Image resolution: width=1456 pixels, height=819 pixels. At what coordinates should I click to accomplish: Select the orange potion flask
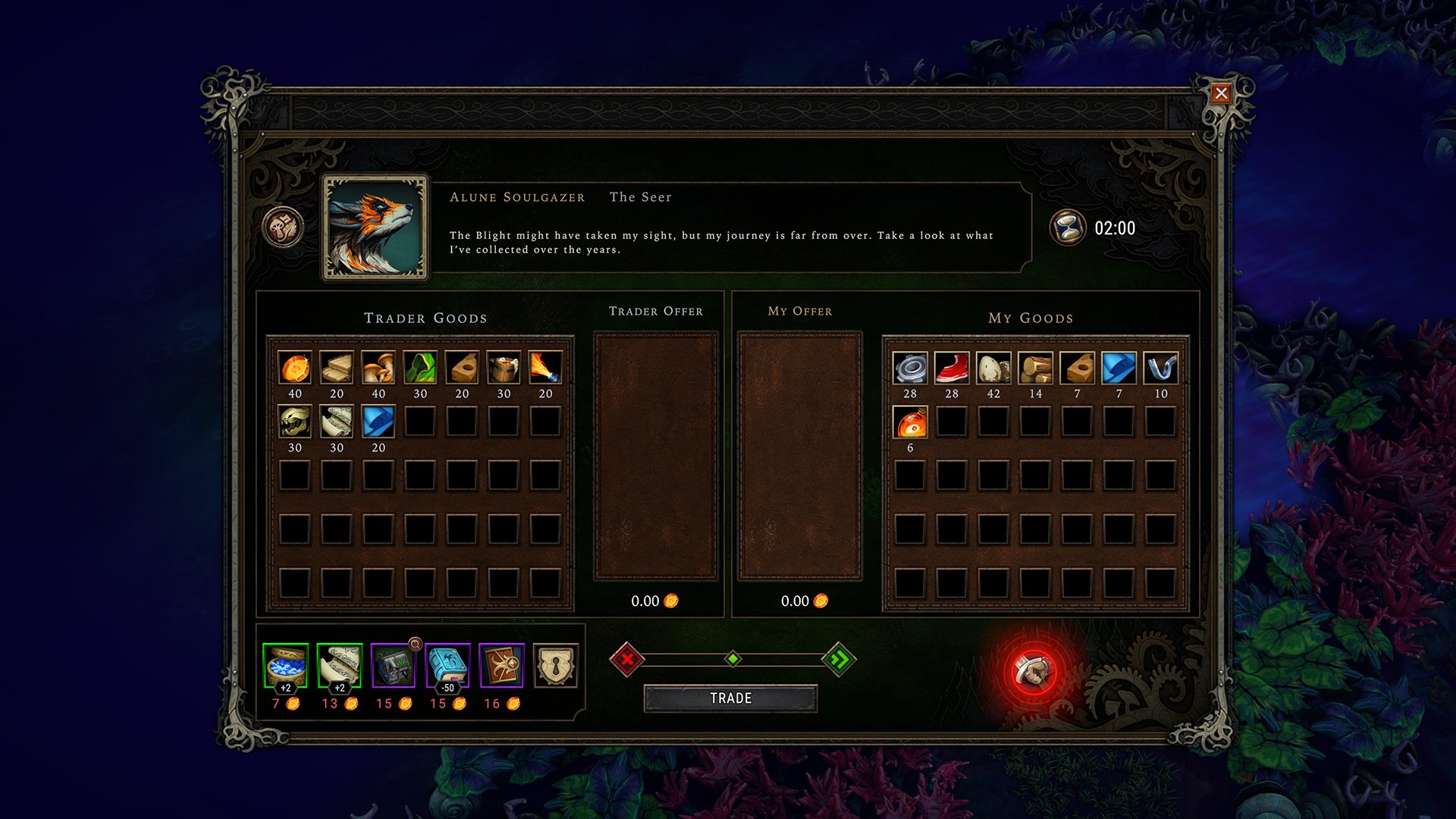click(x=910, y=422)
